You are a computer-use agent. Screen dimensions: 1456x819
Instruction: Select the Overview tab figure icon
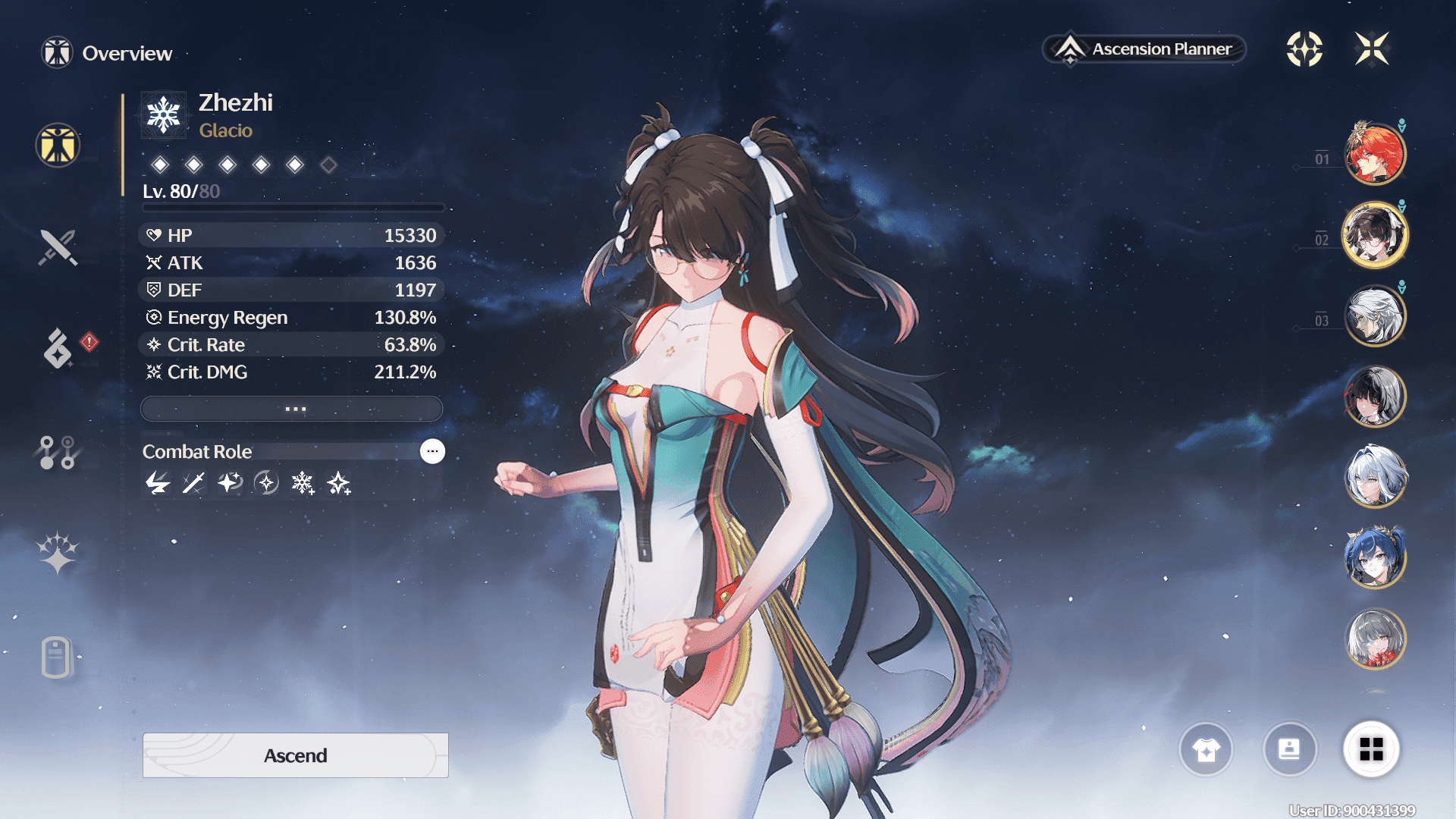(x=58, y=145)
